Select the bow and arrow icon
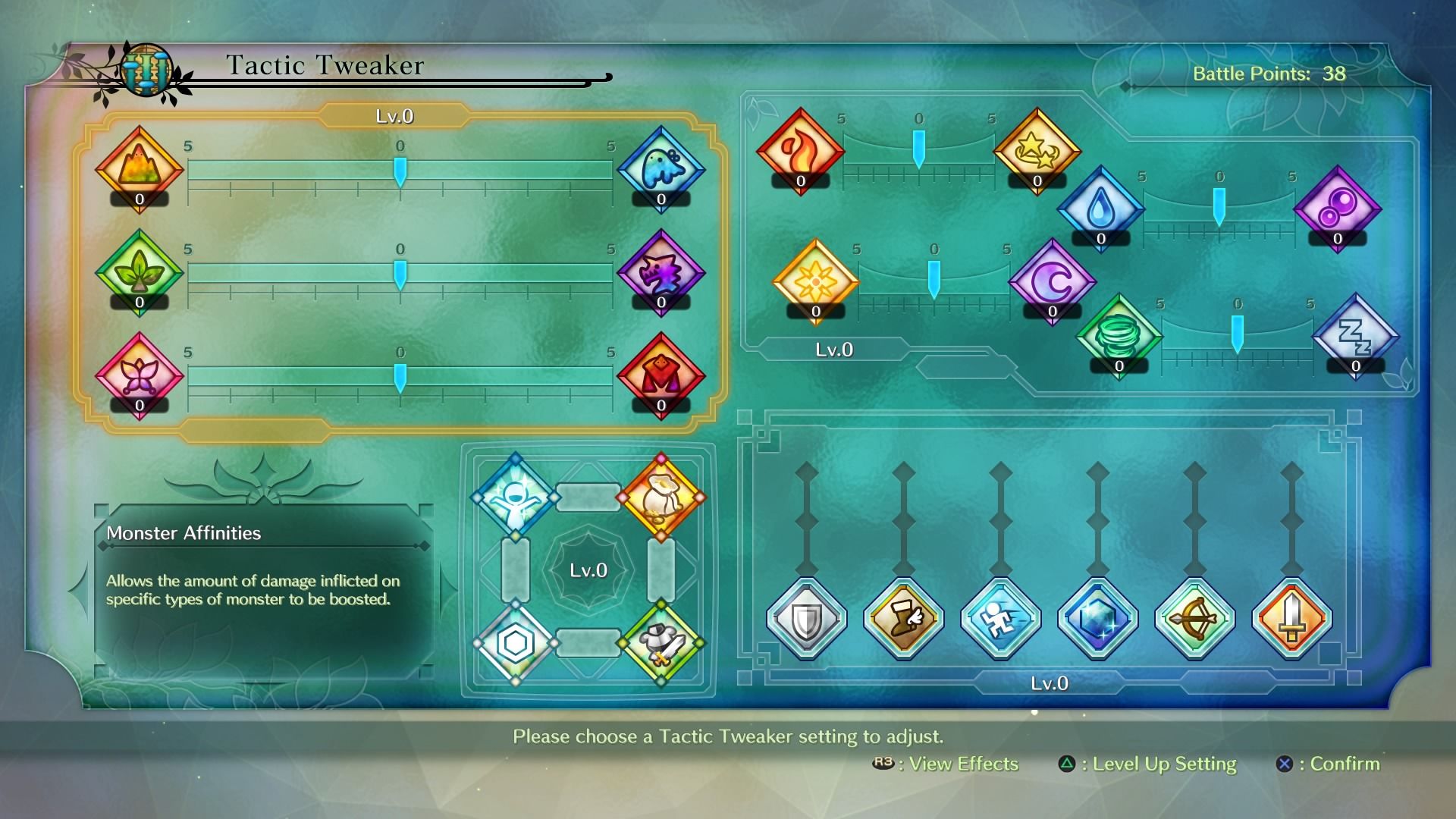This screenshot has height=819, width=1456. point(1194,617)
